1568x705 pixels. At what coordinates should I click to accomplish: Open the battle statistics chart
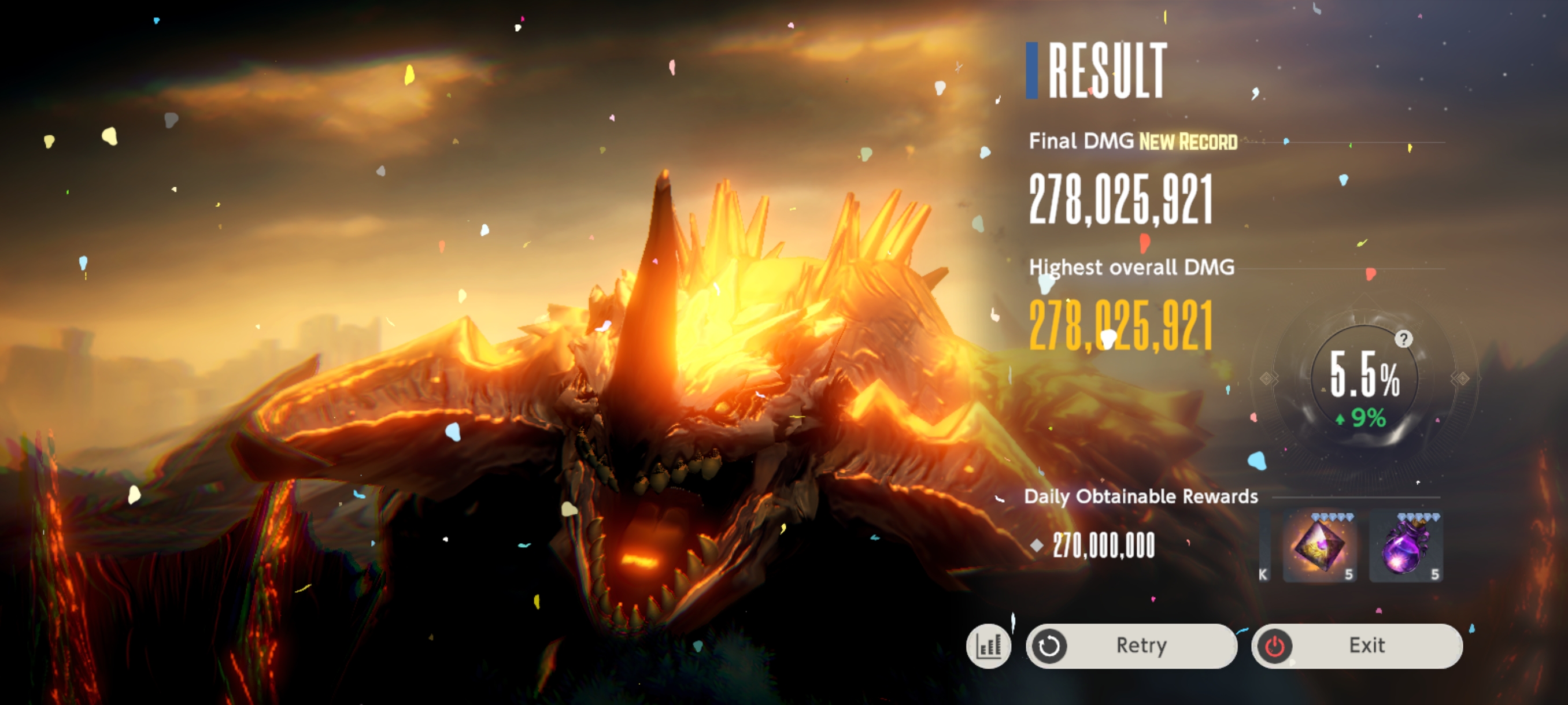click(x=988, y=645)
